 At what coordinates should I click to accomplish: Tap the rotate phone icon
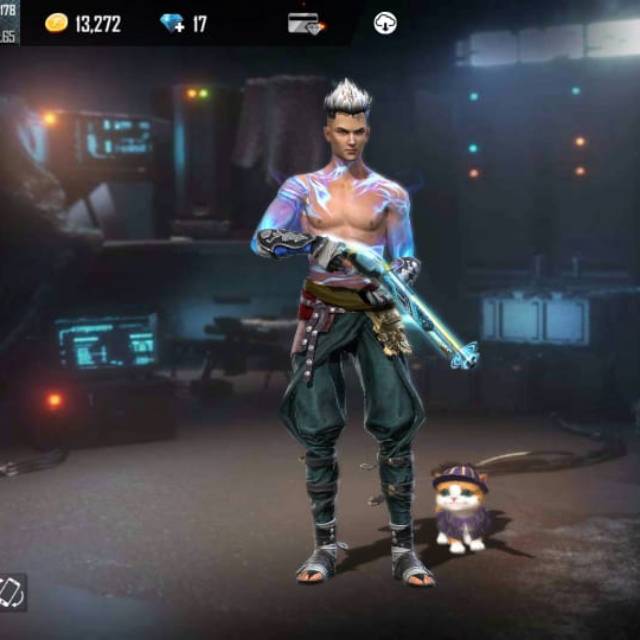point(12,592)
